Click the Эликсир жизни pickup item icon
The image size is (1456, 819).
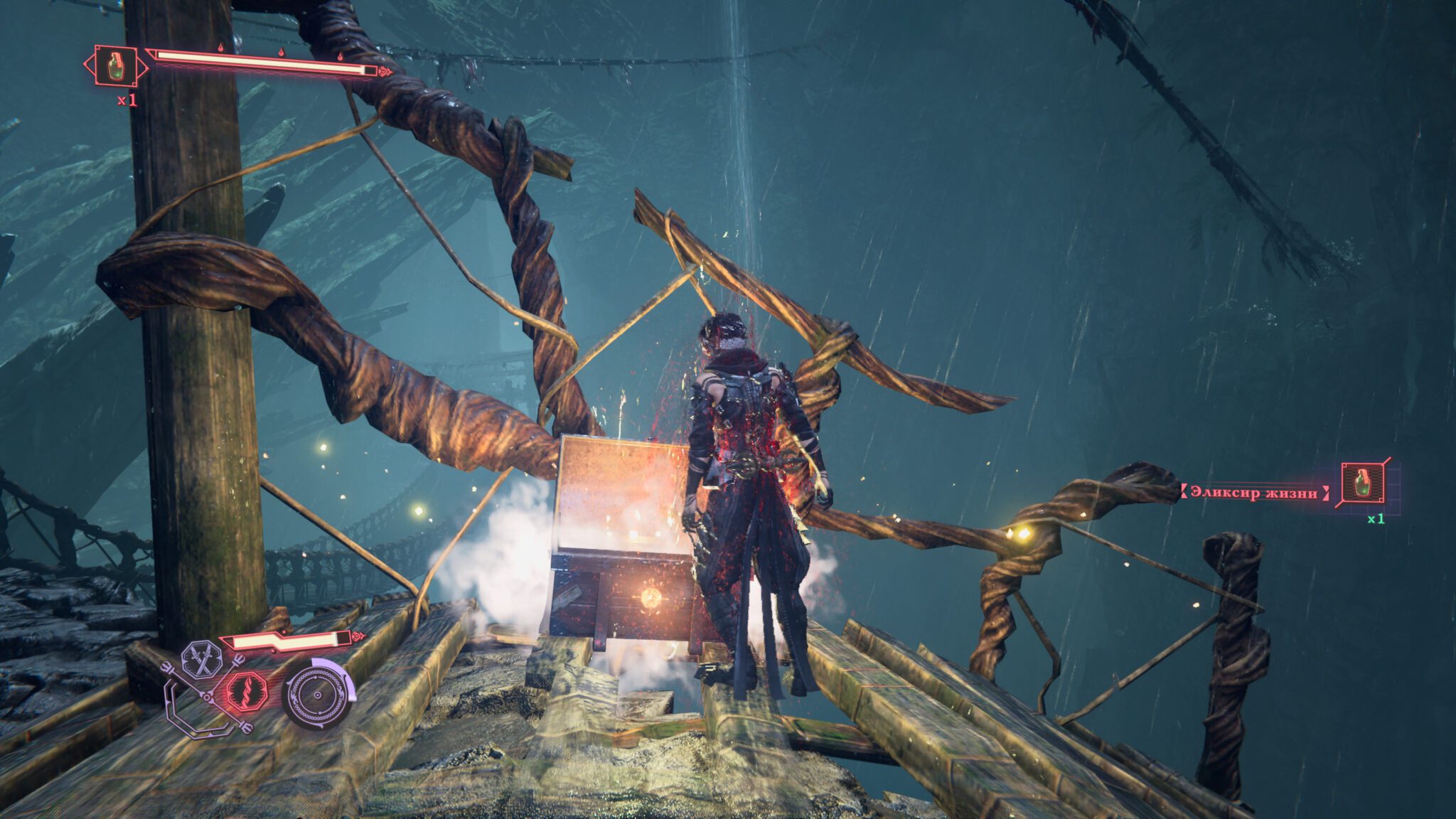1362,484
